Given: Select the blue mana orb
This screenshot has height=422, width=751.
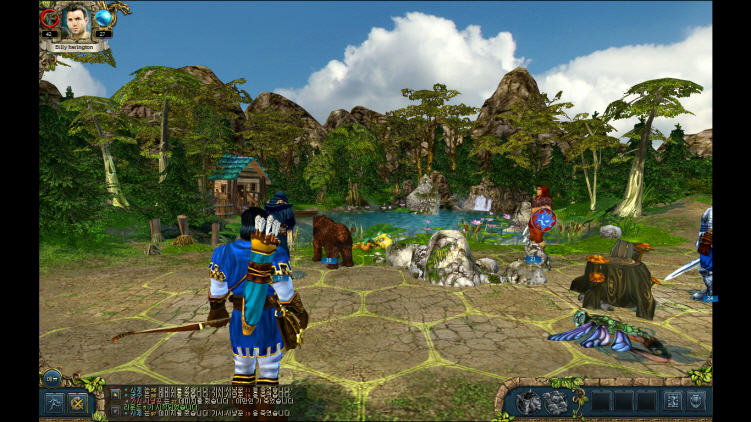Looking at the screenshot, I should (x=103, y=18).
